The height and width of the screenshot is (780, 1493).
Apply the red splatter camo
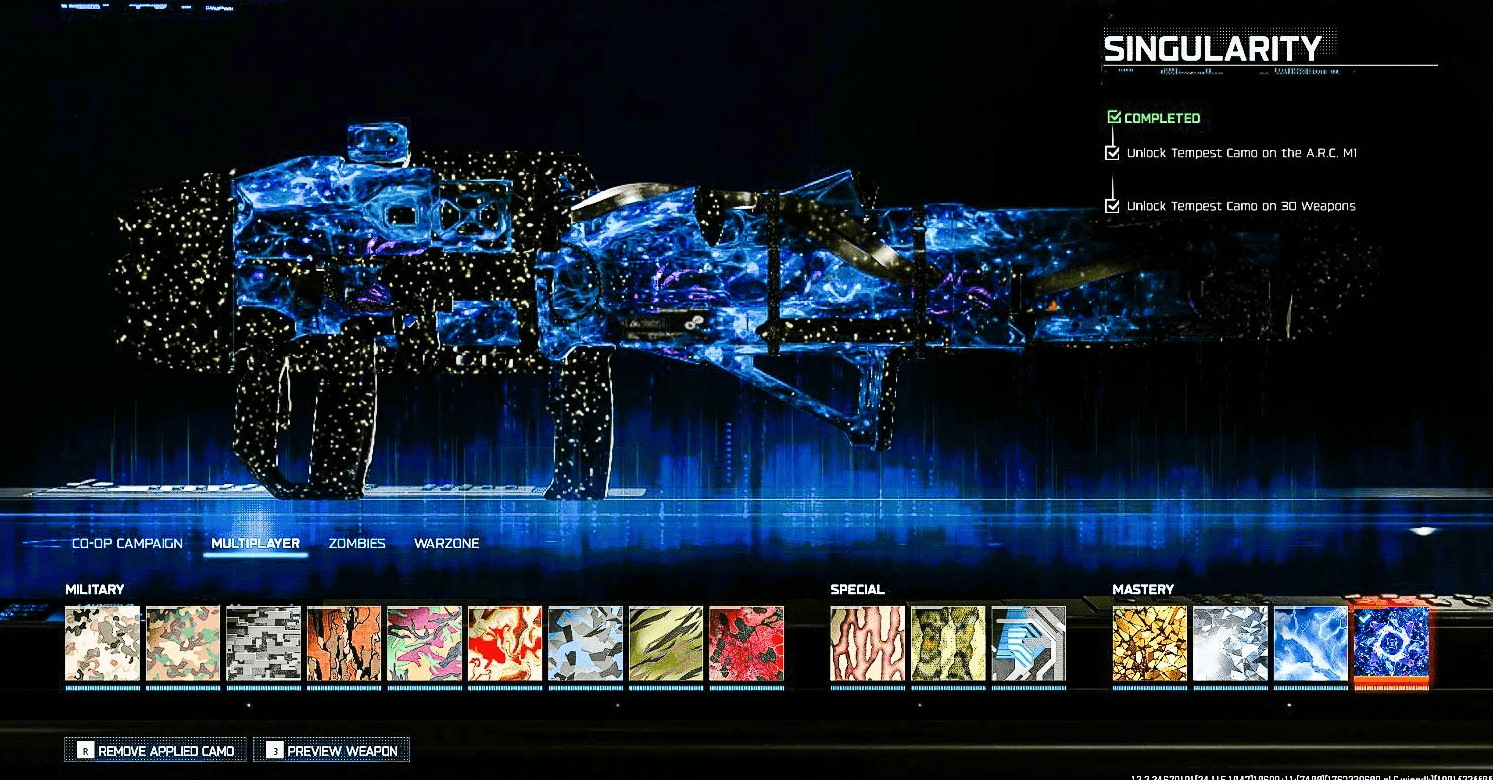point(746,644)
